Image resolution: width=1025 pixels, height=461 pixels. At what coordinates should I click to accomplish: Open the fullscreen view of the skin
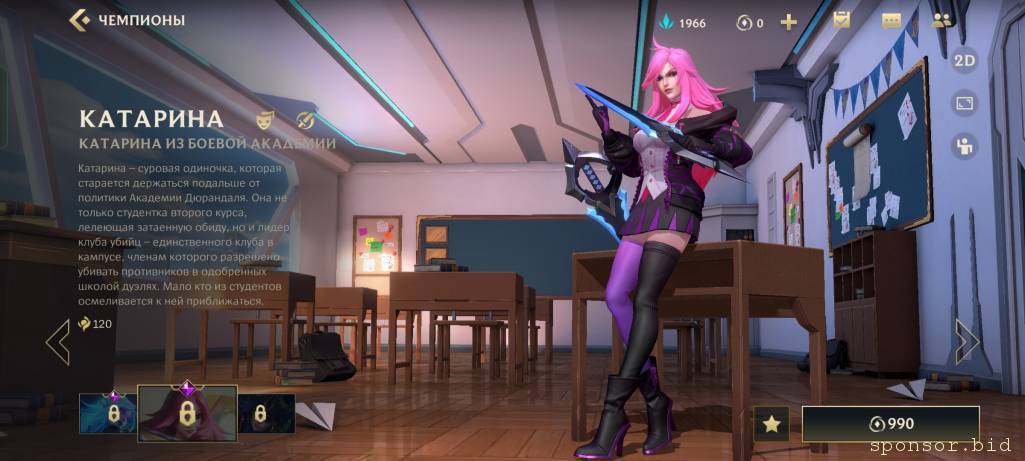coord(964,103)
